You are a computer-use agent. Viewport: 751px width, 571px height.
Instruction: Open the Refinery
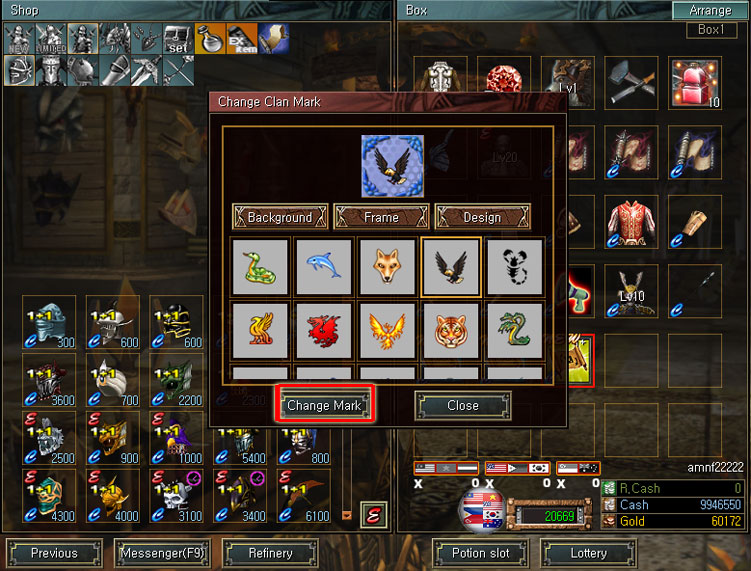(x=270, y=552)
